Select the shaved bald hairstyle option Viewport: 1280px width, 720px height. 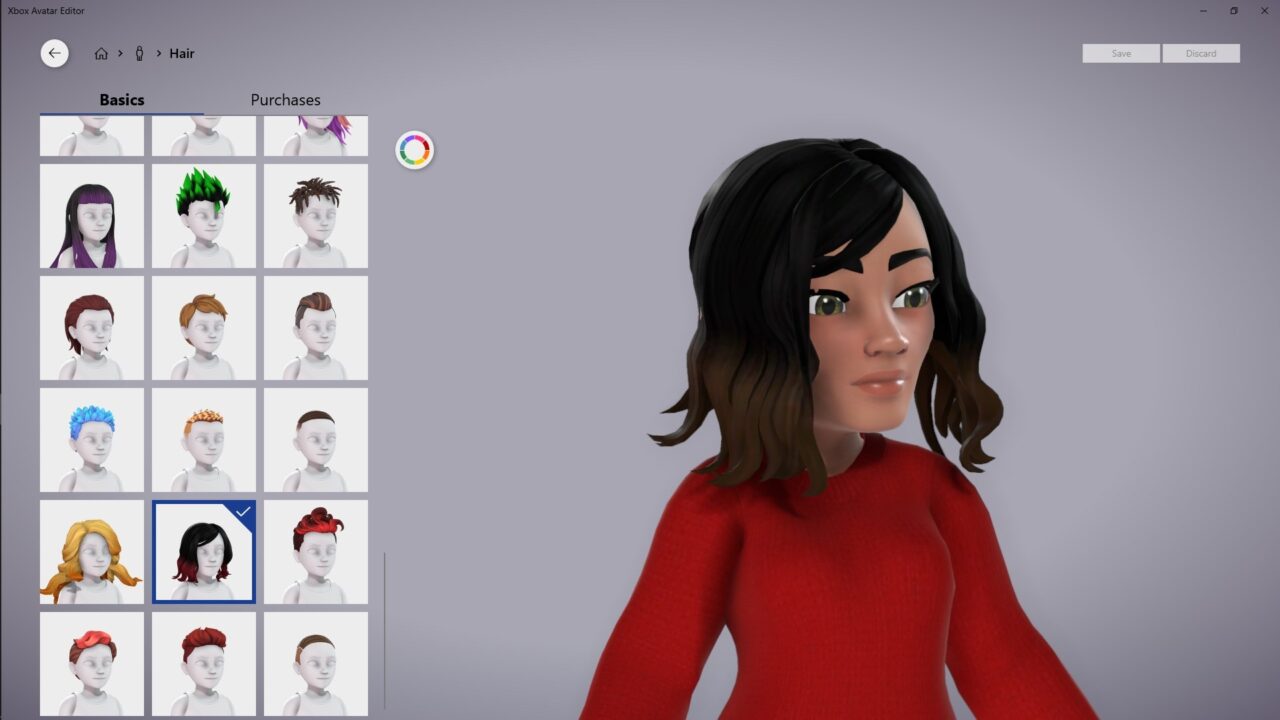click(316, 440)
